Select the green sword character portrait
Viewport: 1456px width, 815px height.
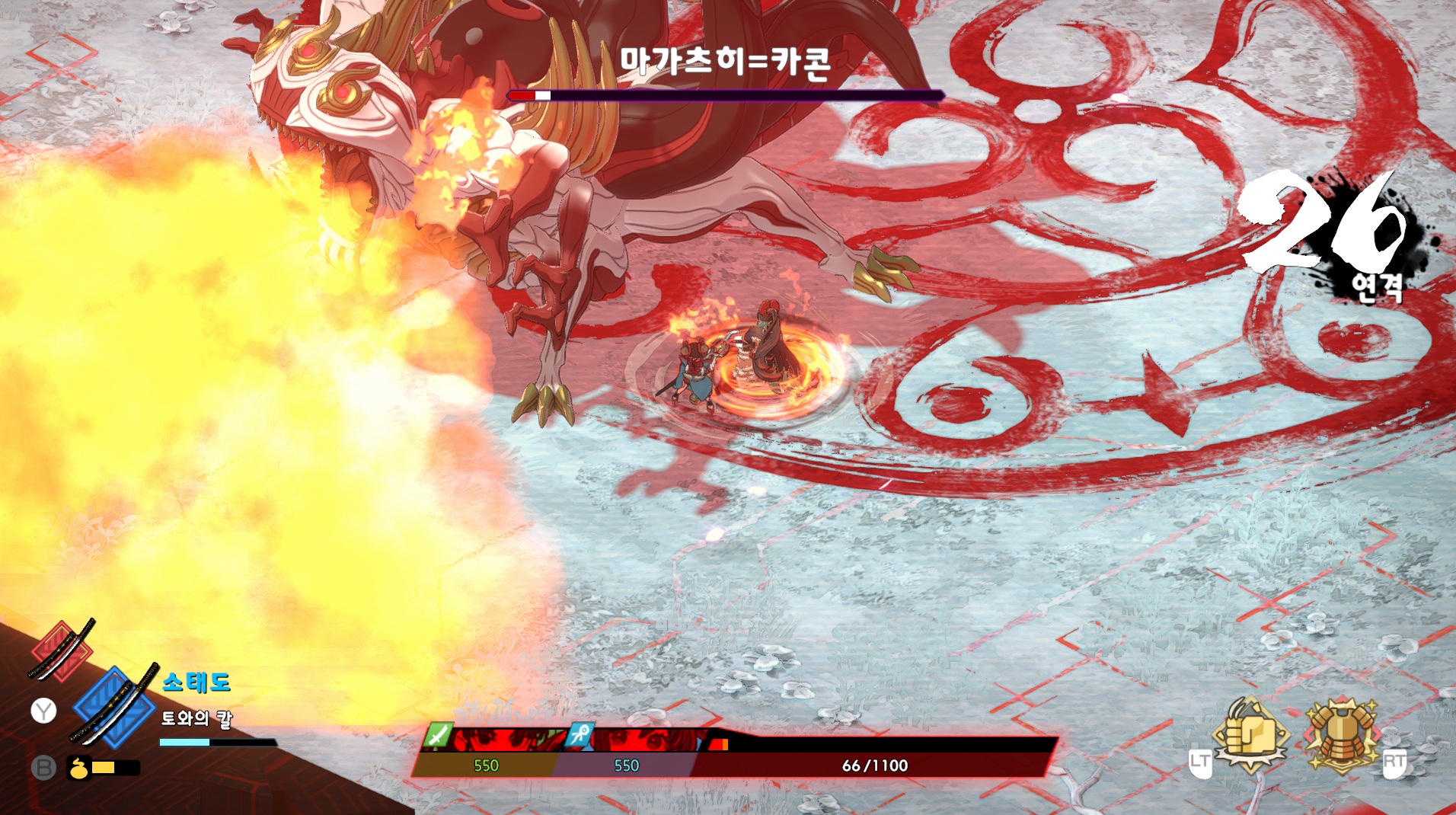coord(497,740)
